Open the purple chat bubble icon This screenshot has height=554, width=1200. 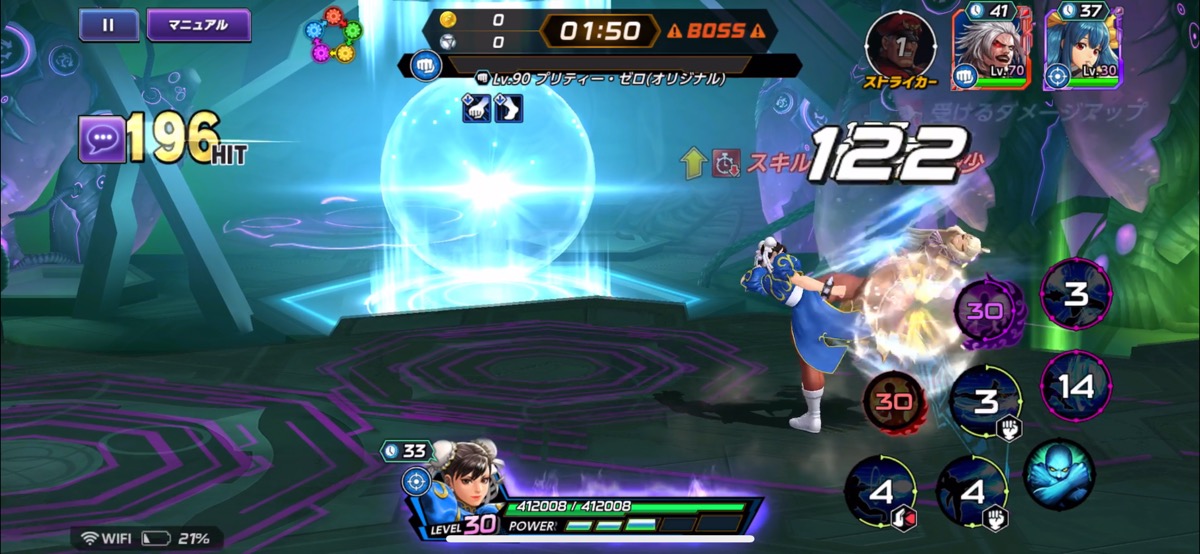click(103, 139)
